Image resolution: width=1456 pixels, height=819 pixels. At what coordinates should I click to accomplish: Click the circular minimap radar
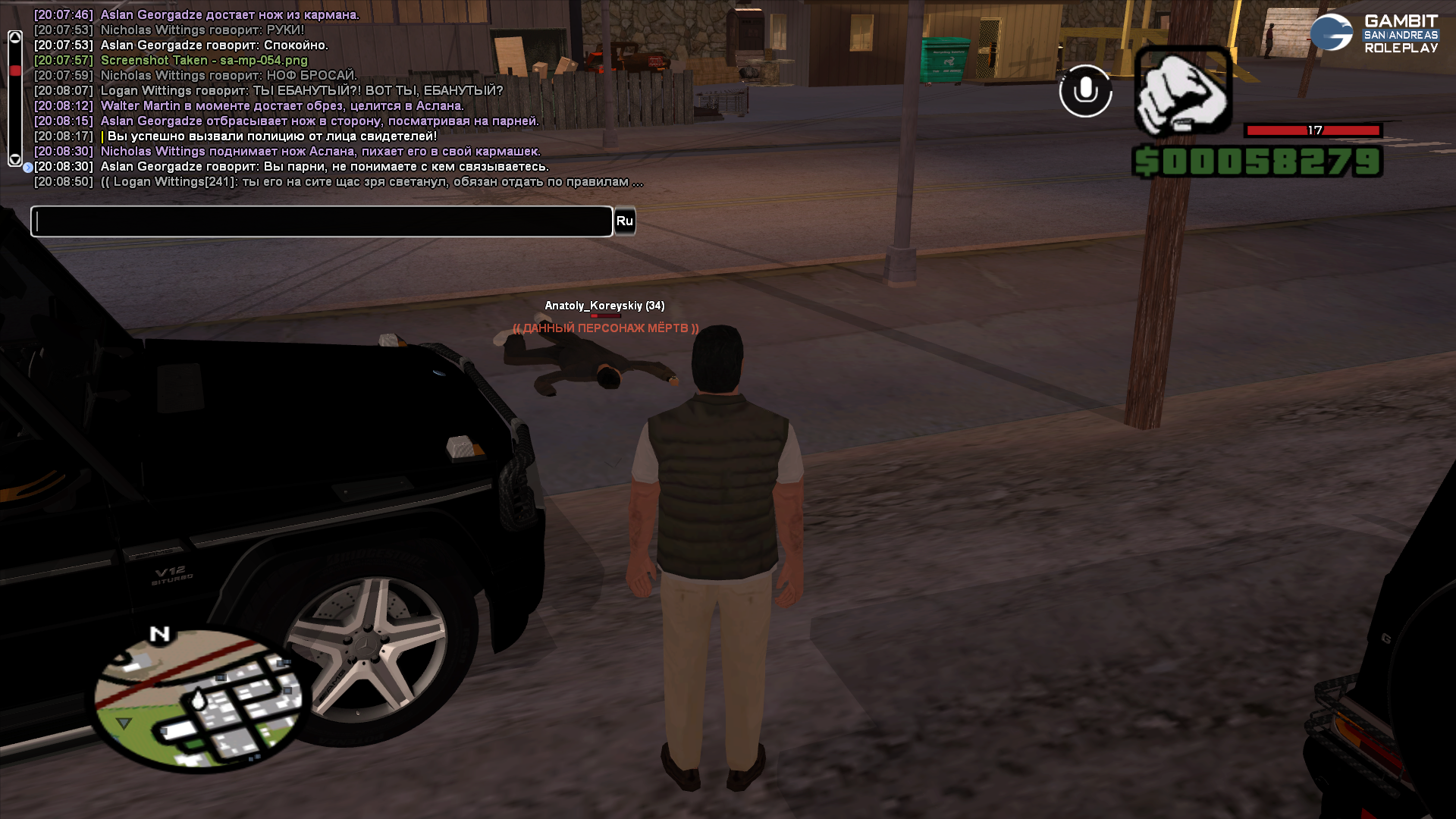pos(199,701)
